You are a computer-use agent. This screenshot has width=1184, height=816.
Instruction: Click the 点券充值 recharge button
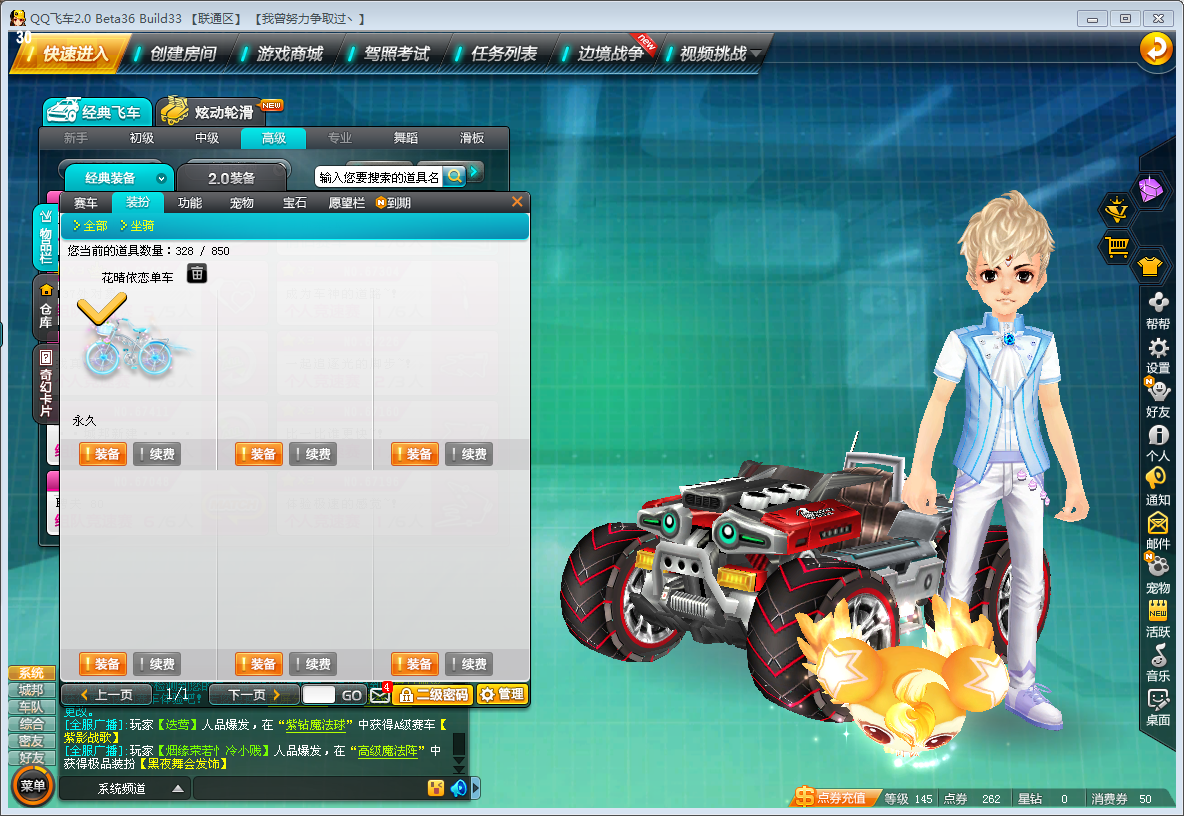pyautogui.click(x=831, y=799)
